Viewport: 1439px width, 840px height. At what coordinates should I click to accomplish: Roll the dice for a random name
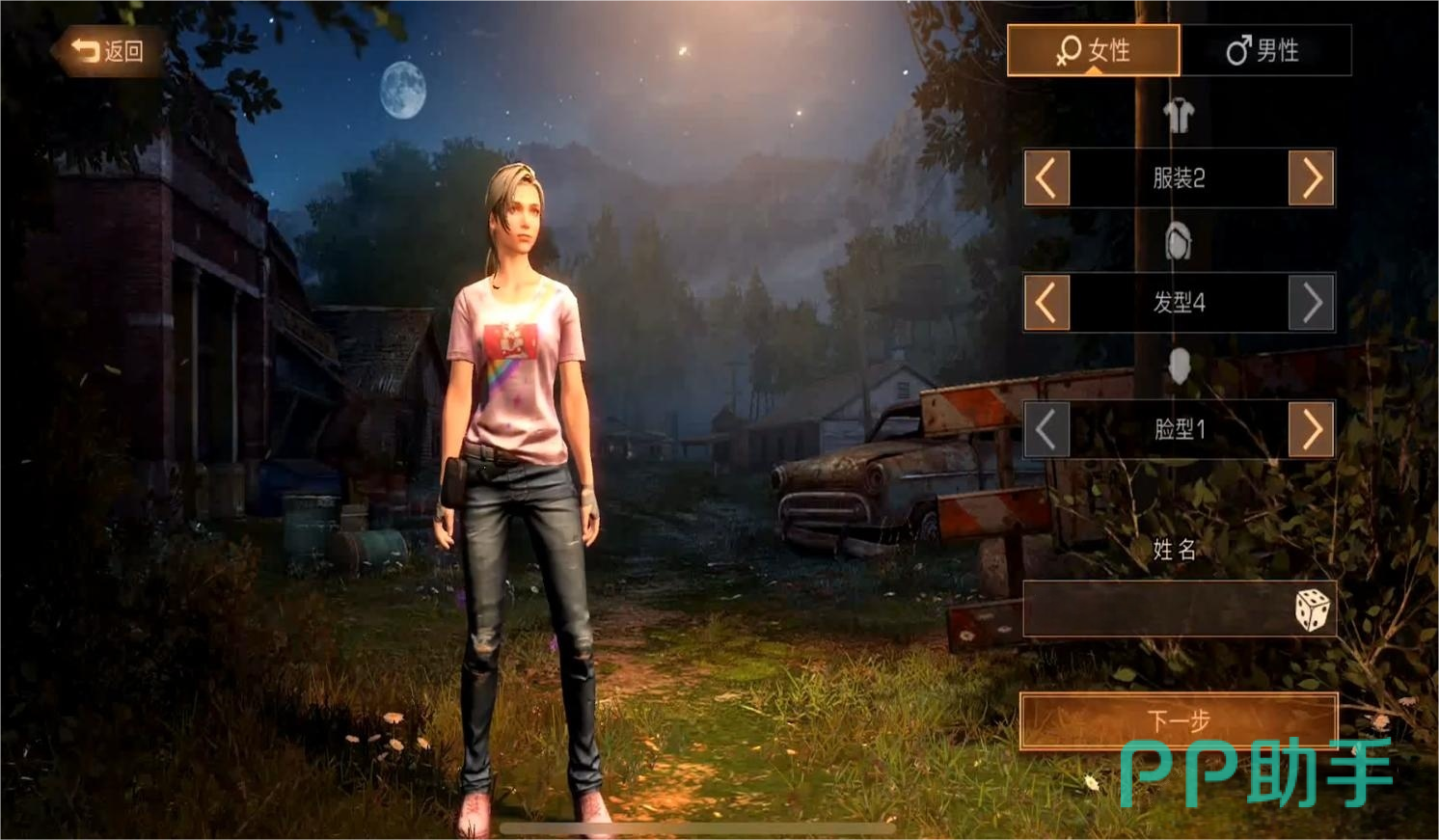1312,610
